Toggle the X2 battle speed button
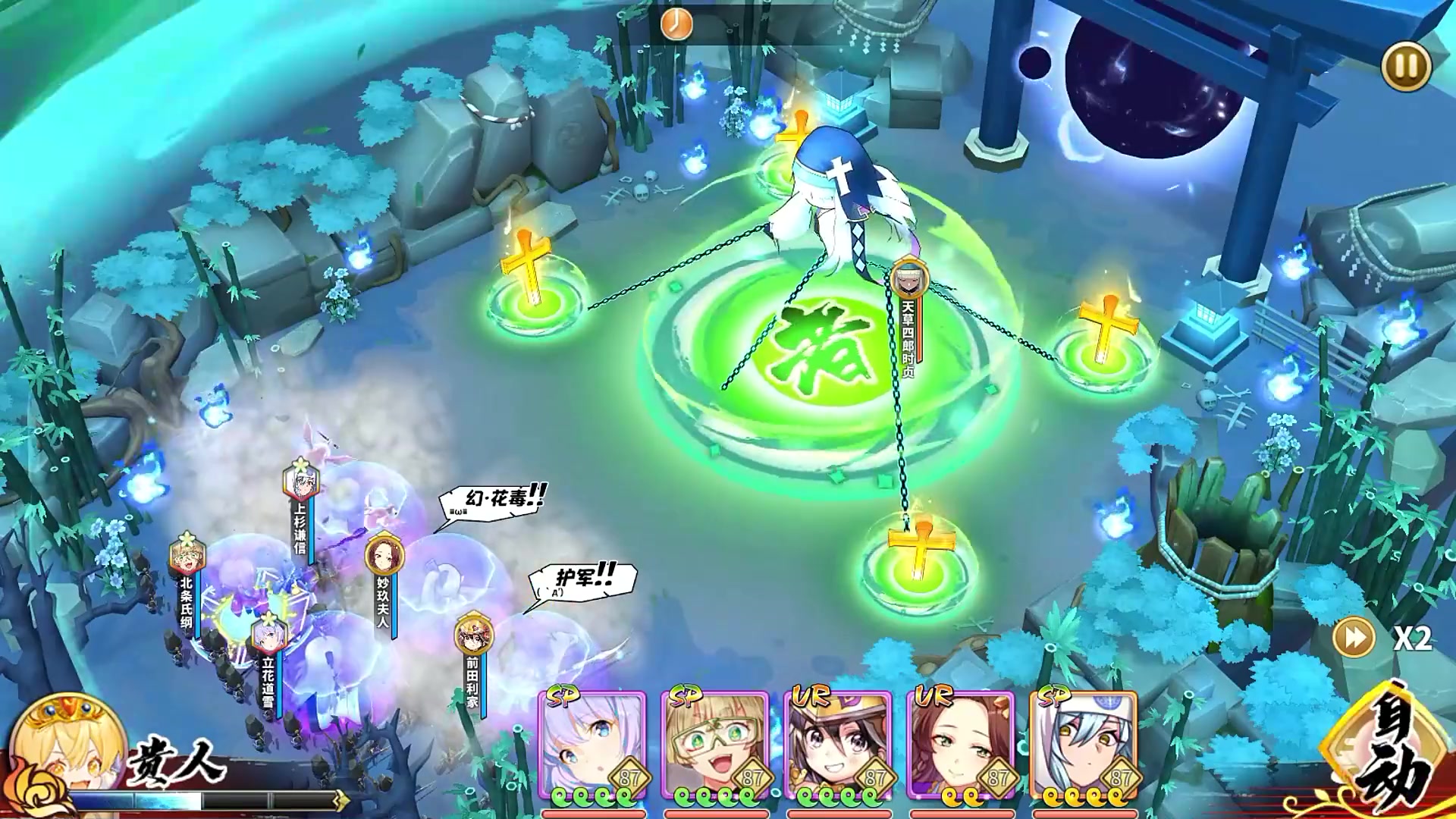Image resolution: width=1456 pixels, height=819 pixels. [x=1354, y=637]
